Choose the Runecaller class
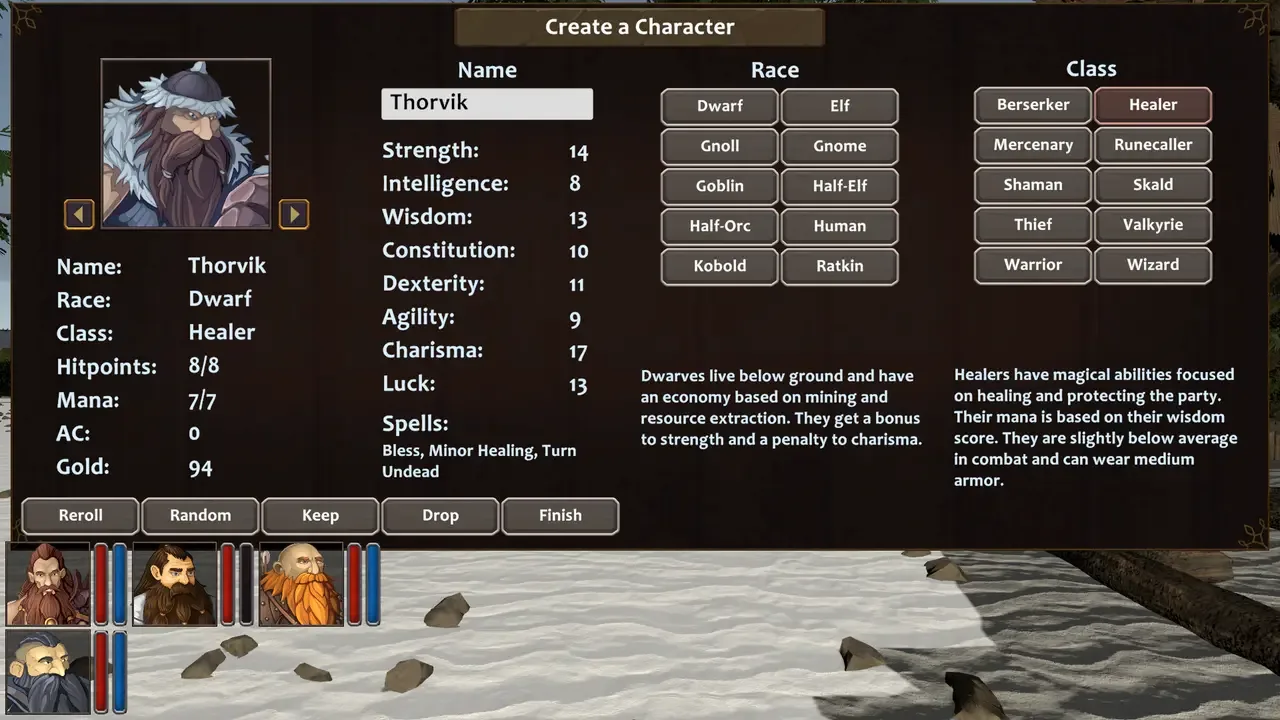This screenshot has height=720, width=1280. (x=1153, y=145)
